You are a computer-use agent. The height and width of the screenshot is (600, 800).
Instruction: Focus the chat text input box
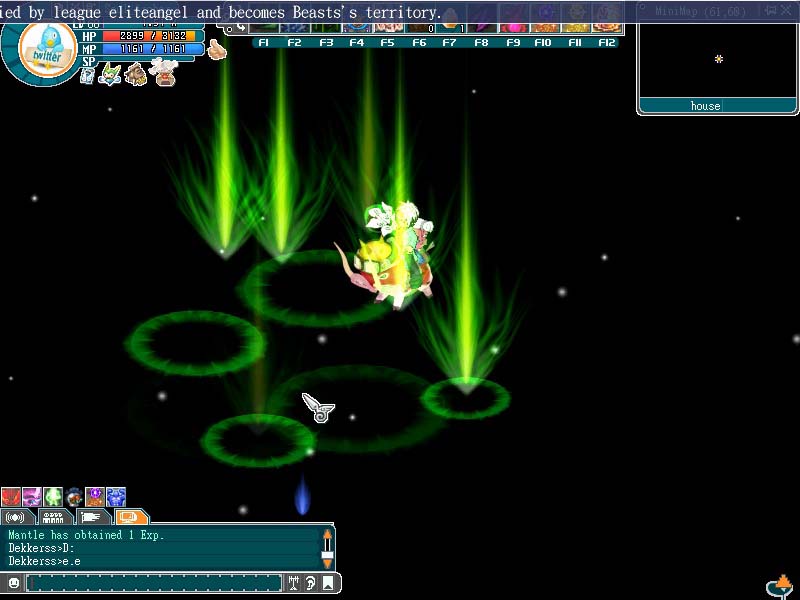coord(155,582)
